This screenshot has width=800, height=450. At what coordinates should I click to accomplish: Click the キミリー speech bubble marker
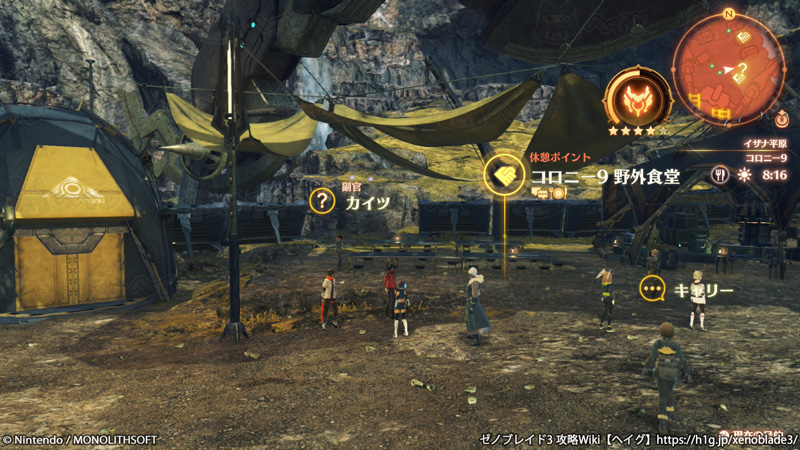[x=653, y=290]
